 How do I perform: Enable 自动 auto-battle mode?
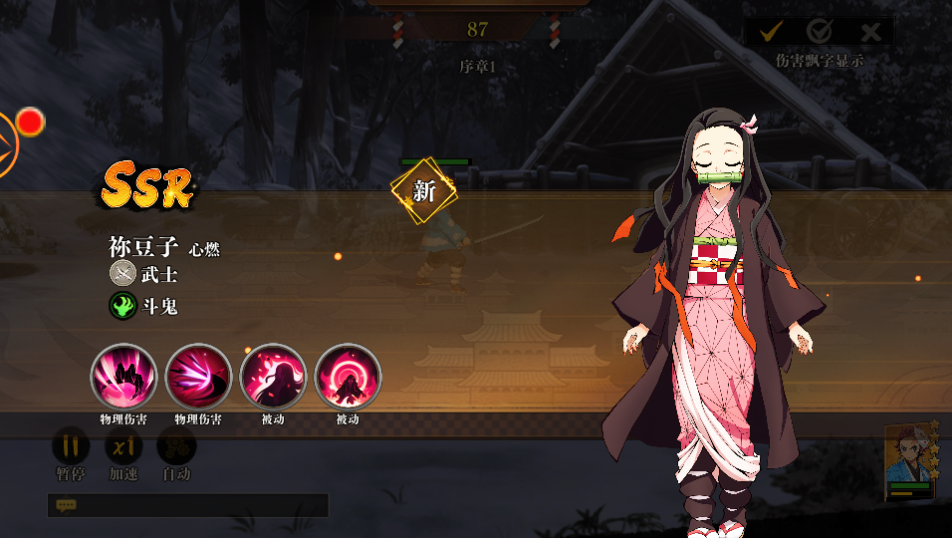[177, 446]
